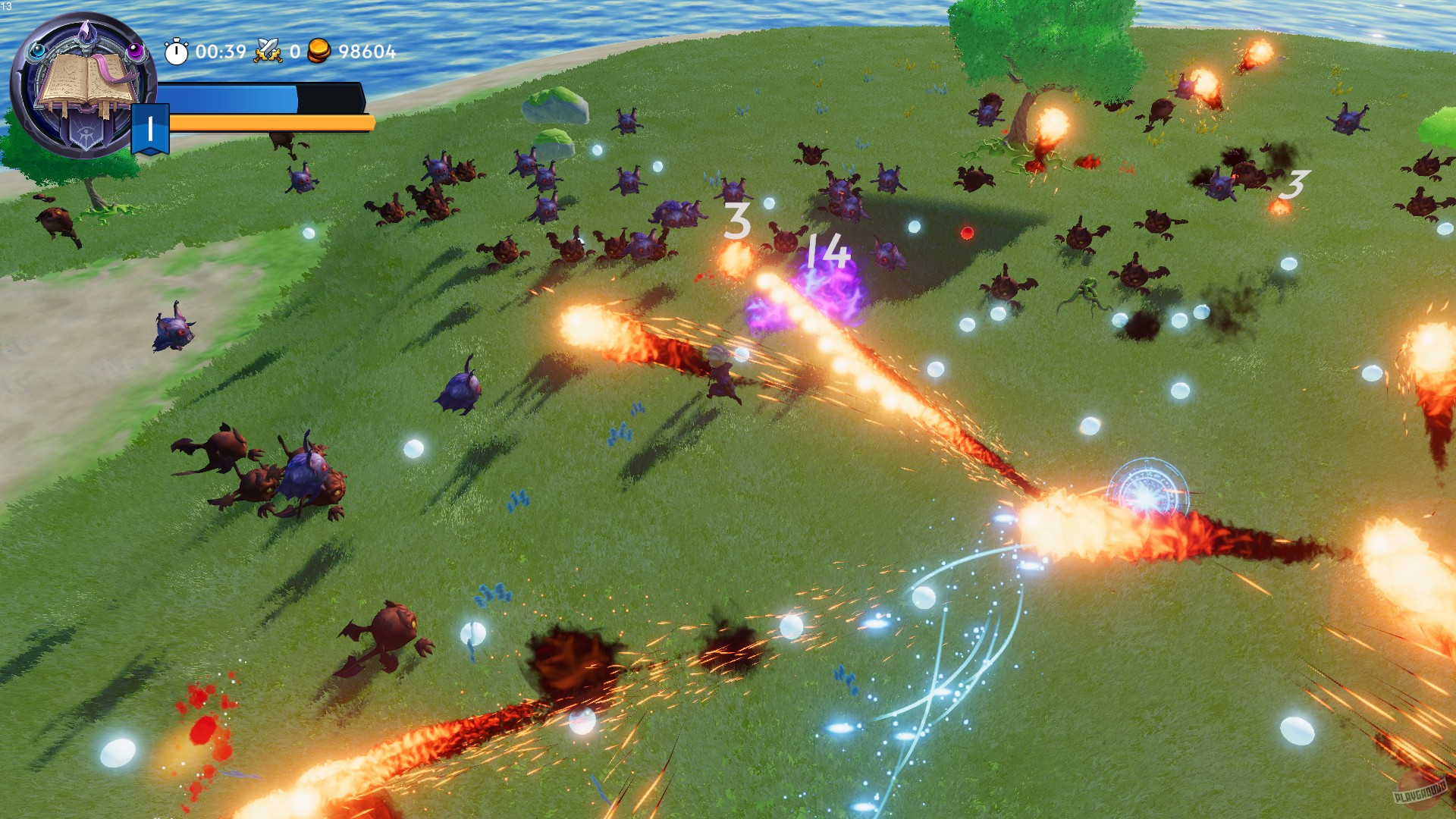The image size is (1456, 819).
Task: Click the 00:39 match timer text
Action: pyautogui.click(x=221, y=52)
